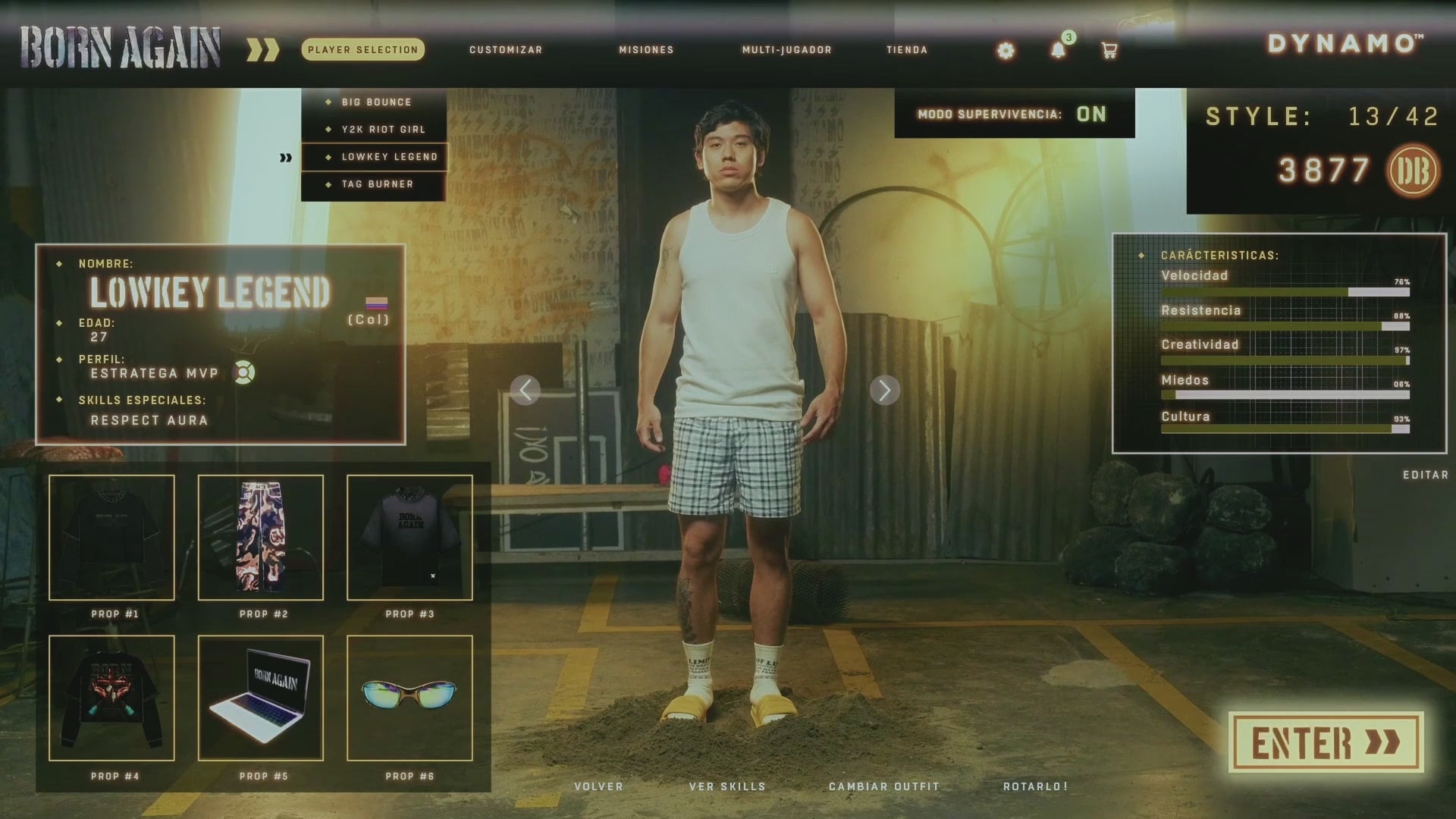
Task: Show the previous character with left arrow
Action: (x=526, y=391)
